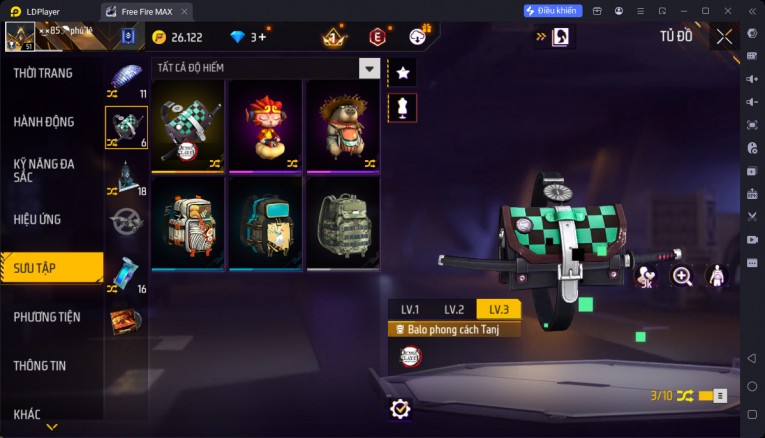
Task: Toggle the star favorites filter
Action: point(403,72)
